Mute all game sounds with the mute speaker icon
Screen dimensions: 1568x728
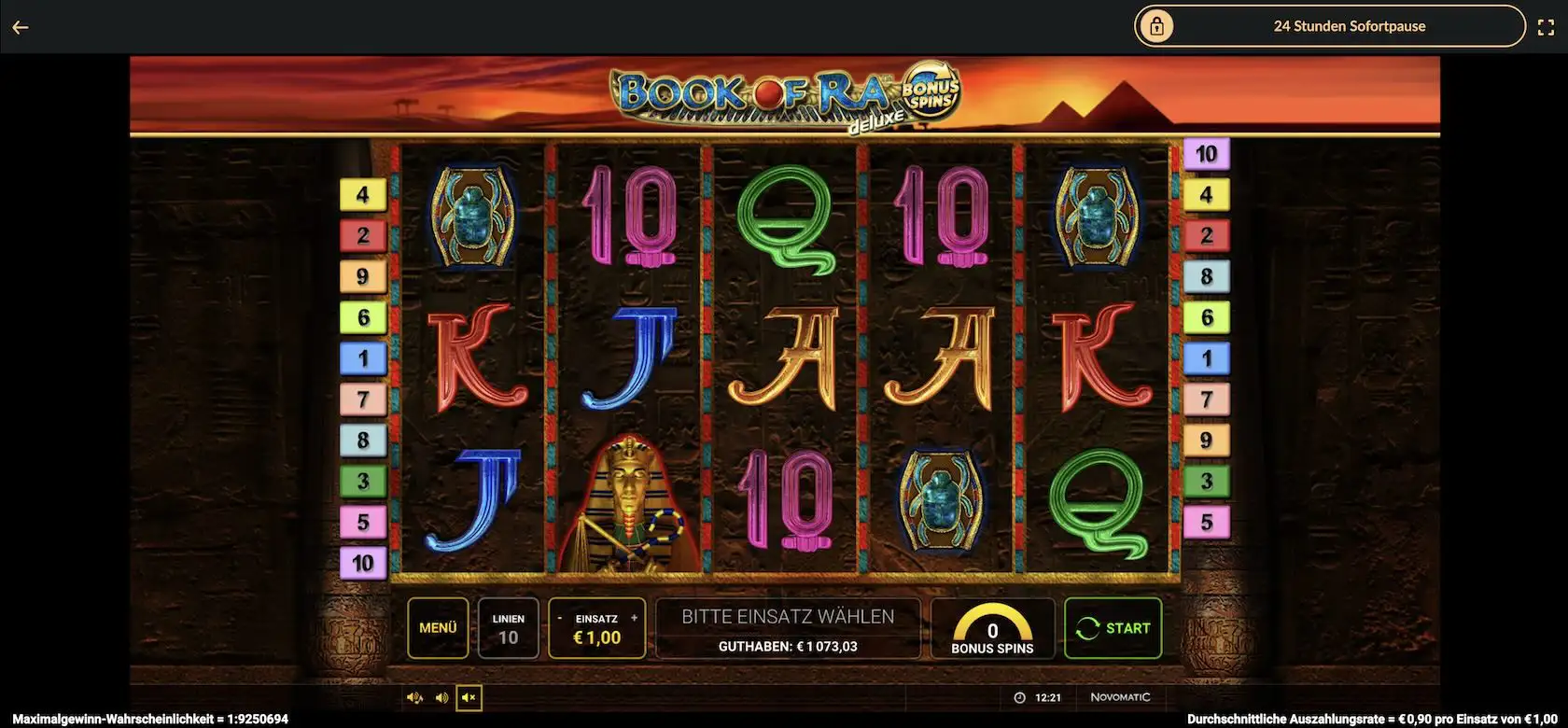[x=469, y=697]
